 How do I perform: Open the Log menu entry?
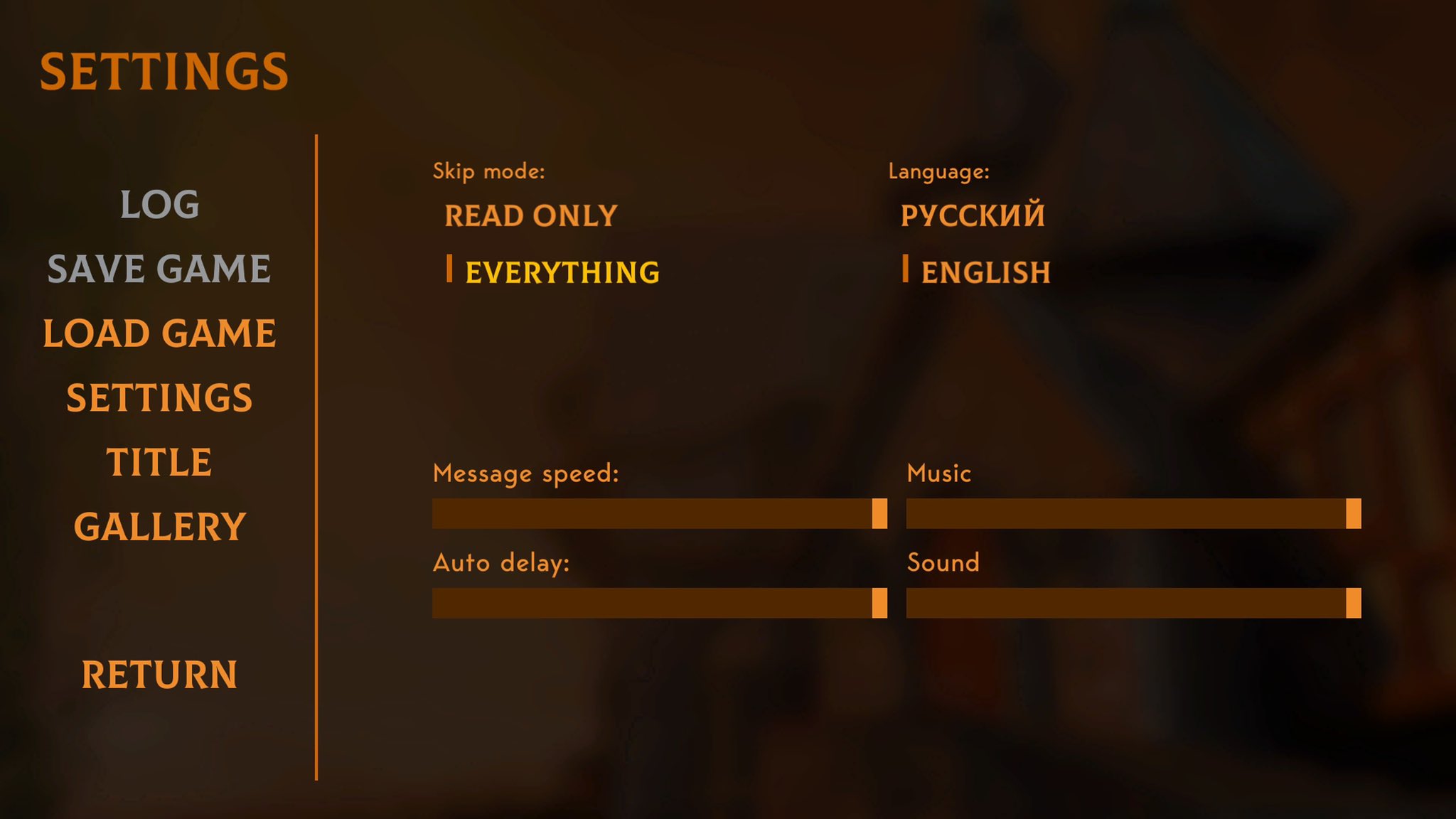(x=159, y=205)
